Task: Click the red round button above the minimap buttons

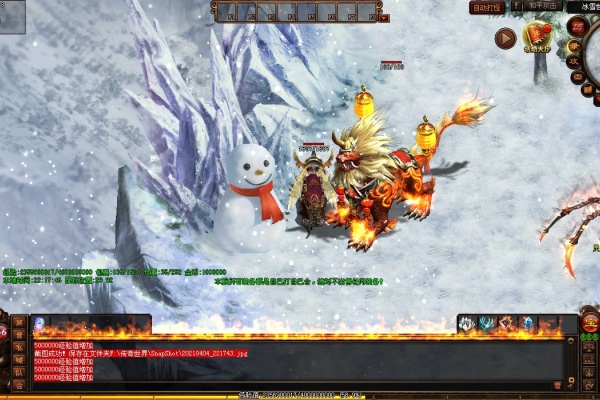Action: [x=576, y=27]
